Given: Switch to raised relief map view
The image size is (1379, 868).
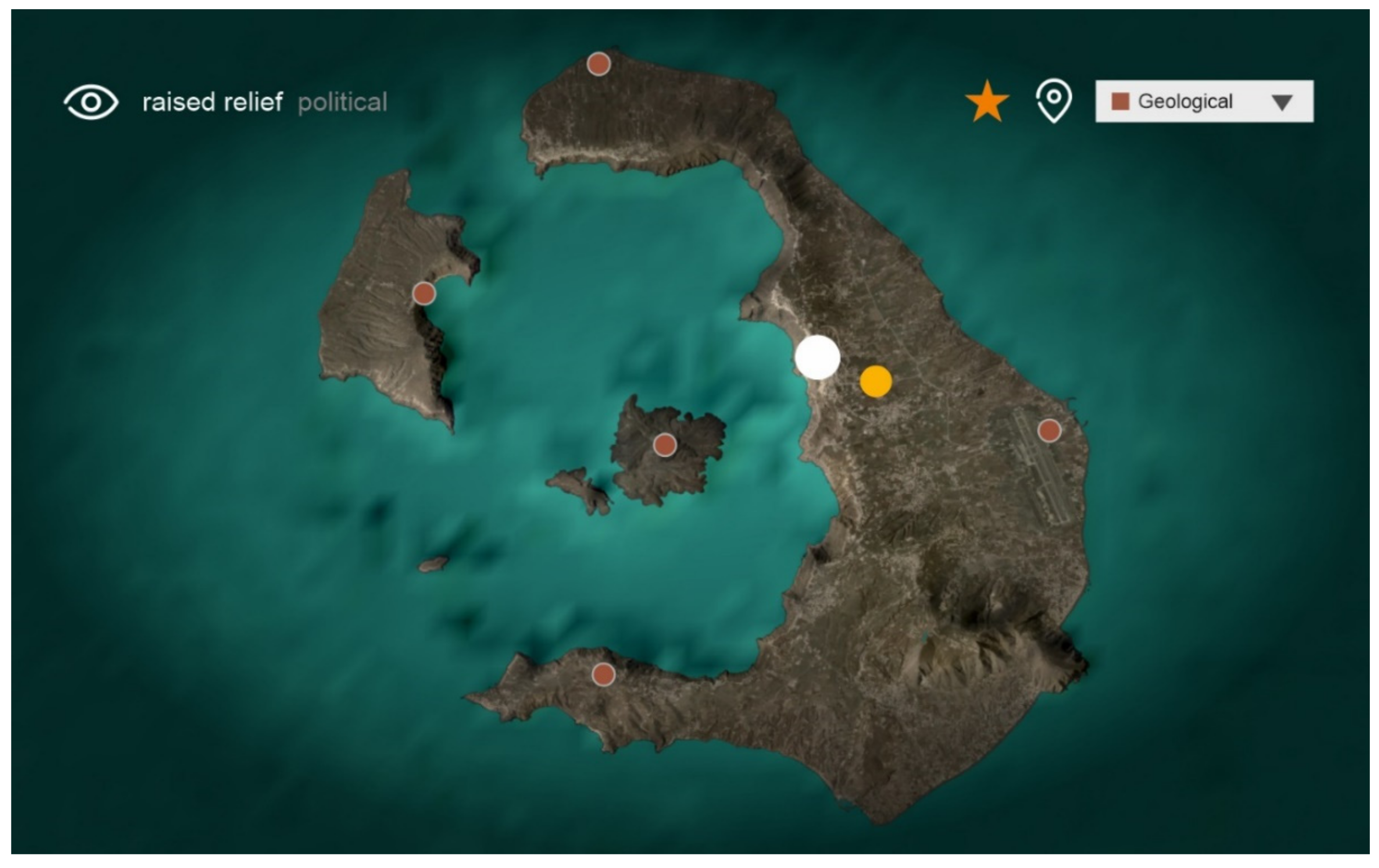Looking at the screenshot, I should 212,103.
